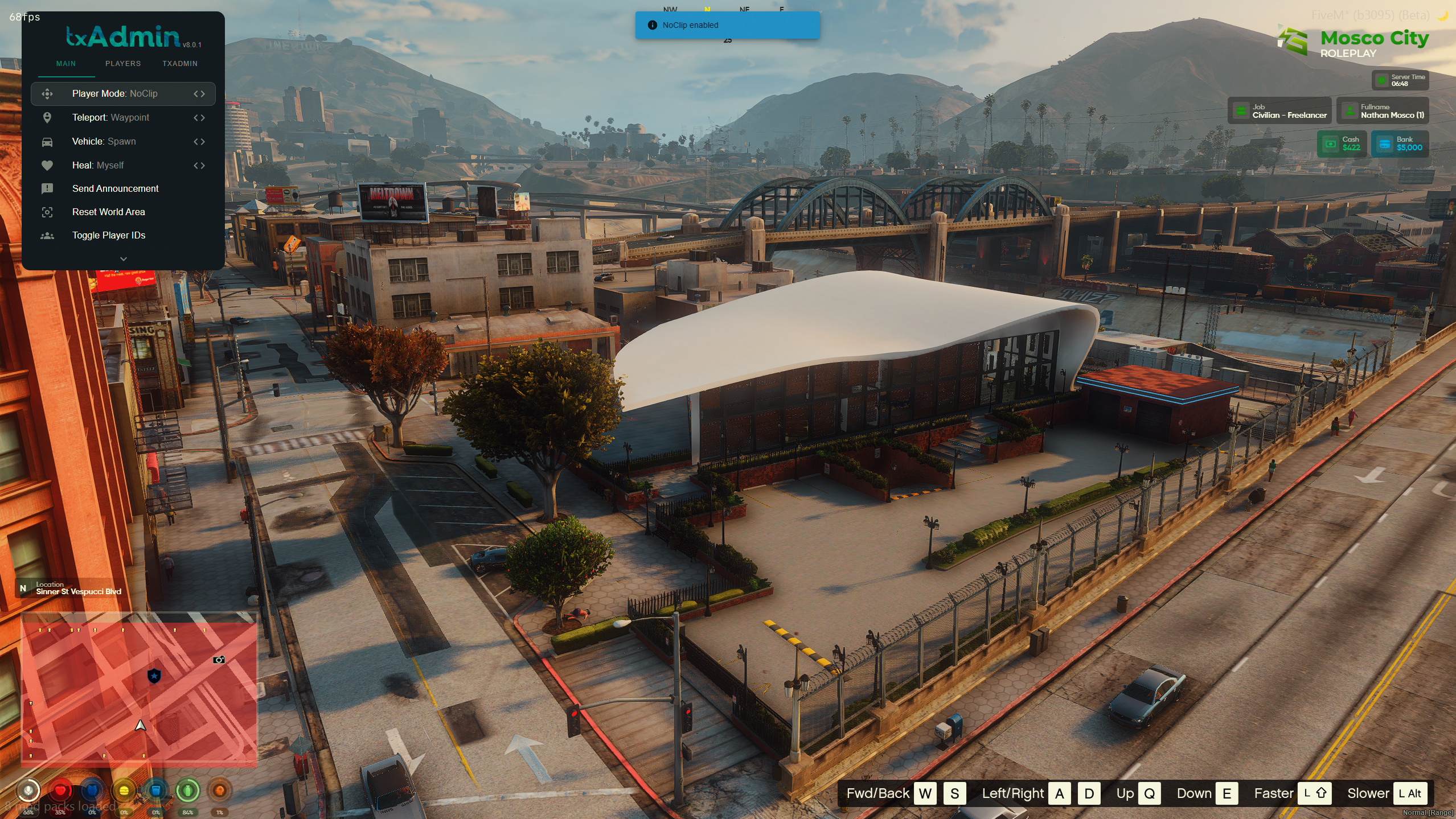
Task: Select Vehicle Spawn menu item
Action: pos(104,142)
